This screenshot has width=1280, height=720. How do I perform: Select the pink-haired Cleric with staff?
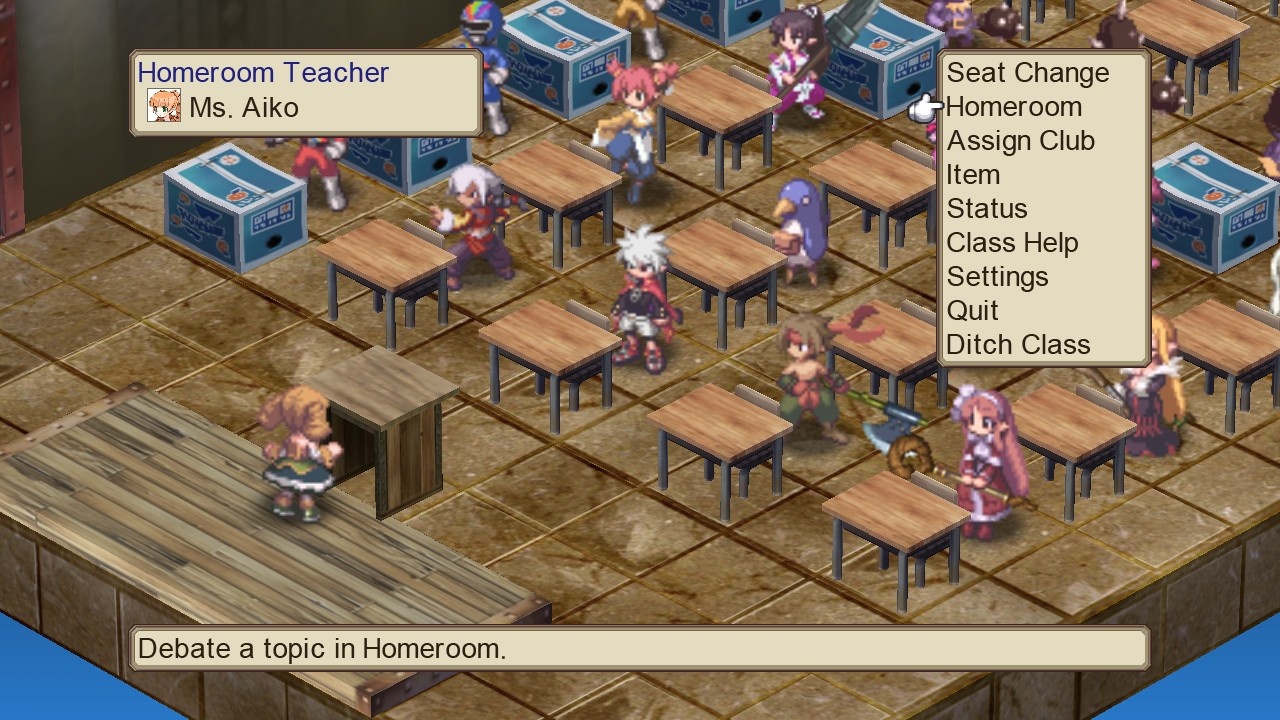[x=985, y=450]
